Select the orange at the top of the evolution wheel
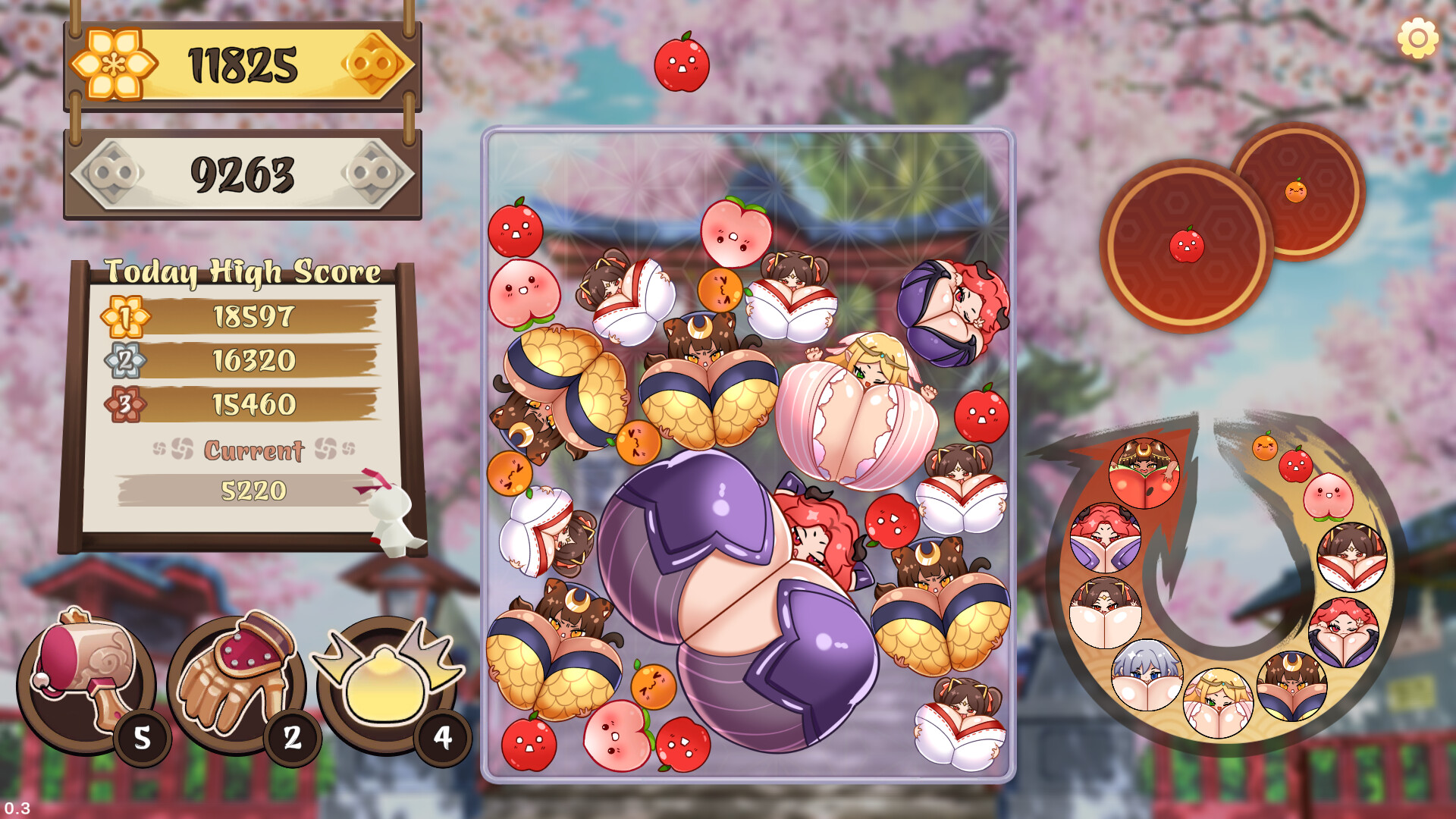The image size is (1456, 819). tap(1265, 447)
